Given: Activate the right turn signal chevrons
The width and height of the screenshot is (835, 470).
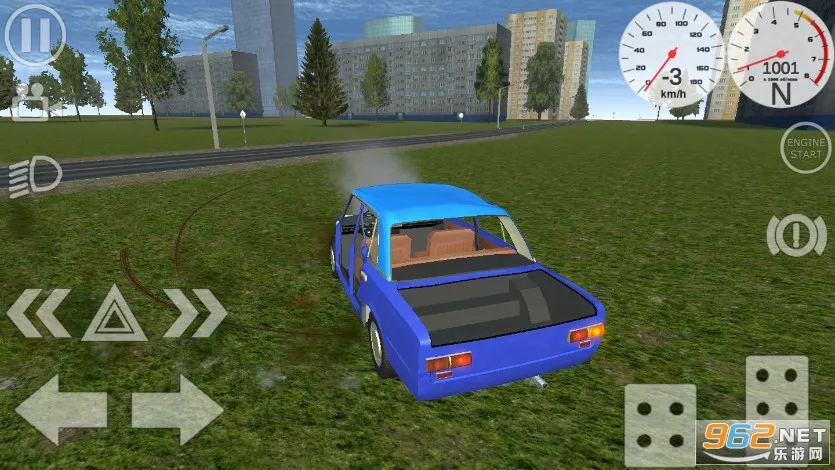Looking at the screenshot, I should (194, 313).
